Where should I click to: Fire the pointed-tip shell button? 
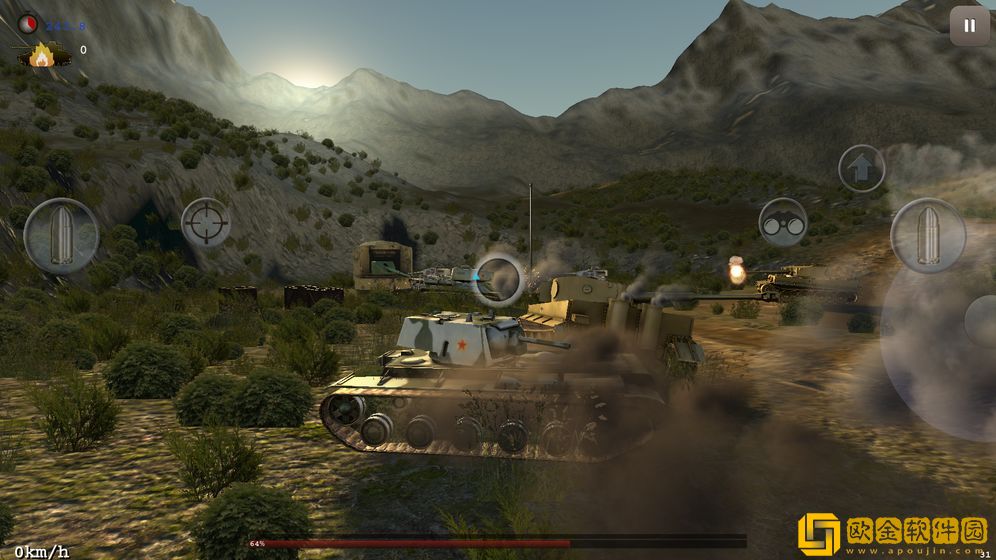coord(61,235)
